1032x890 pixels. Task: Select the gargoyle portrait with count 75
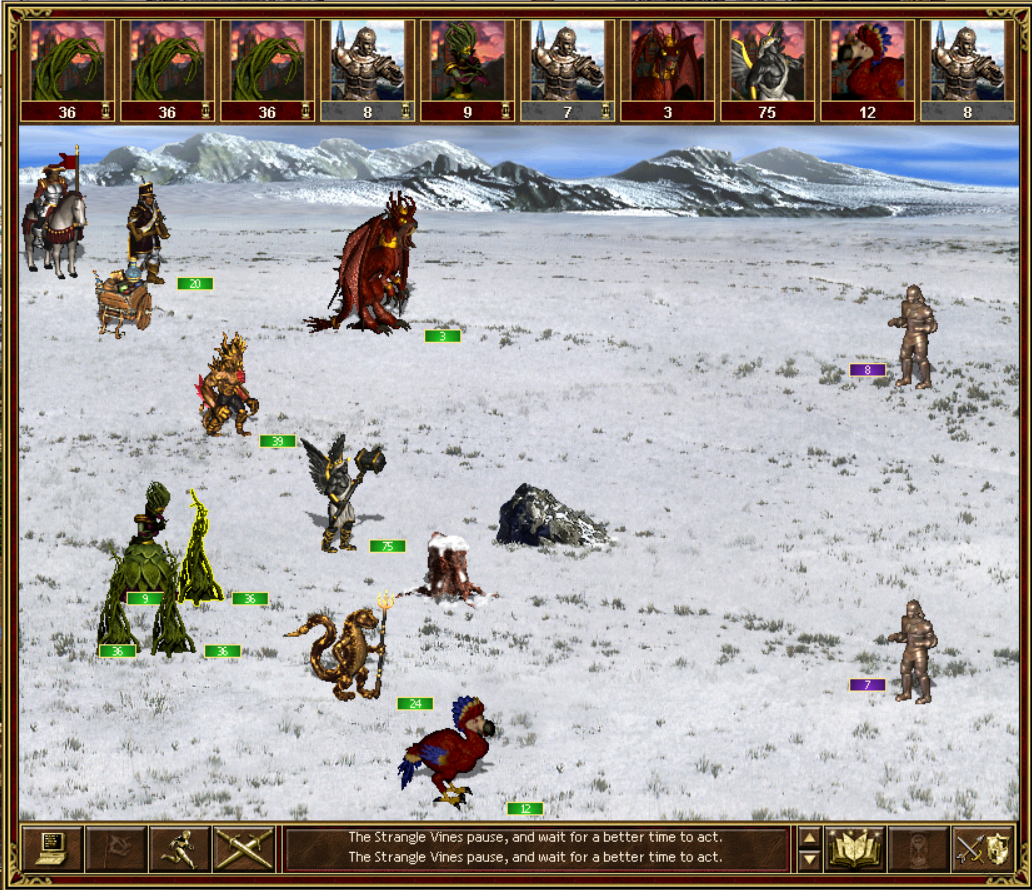(767, 68)
